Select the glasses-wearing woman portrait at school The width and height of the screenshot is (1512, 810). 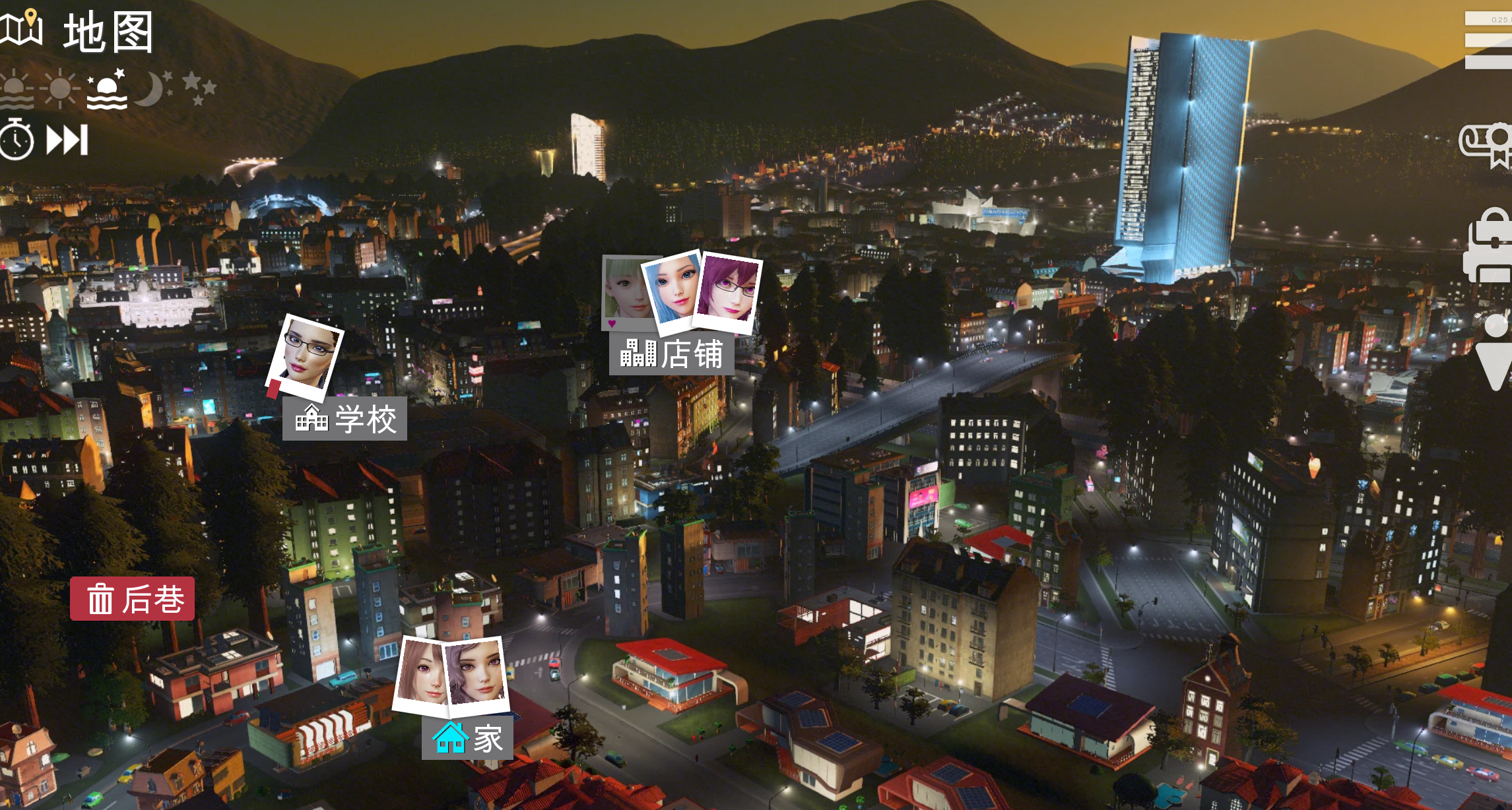coord(305,357)
